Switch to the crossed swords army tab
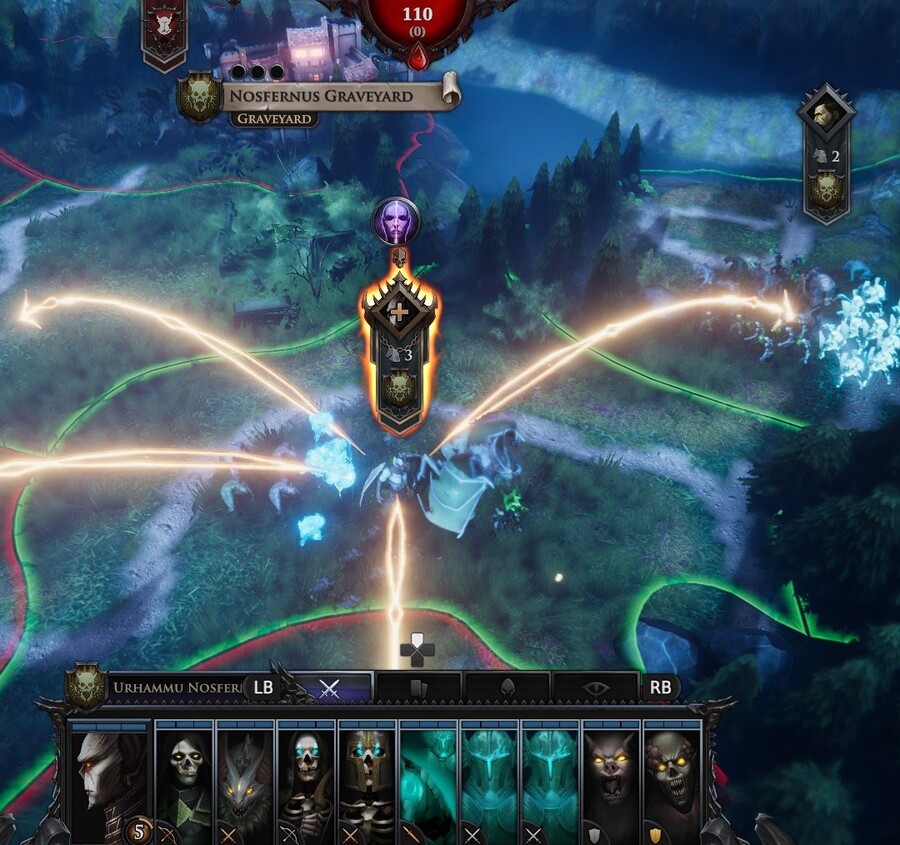 pos(329,687)
